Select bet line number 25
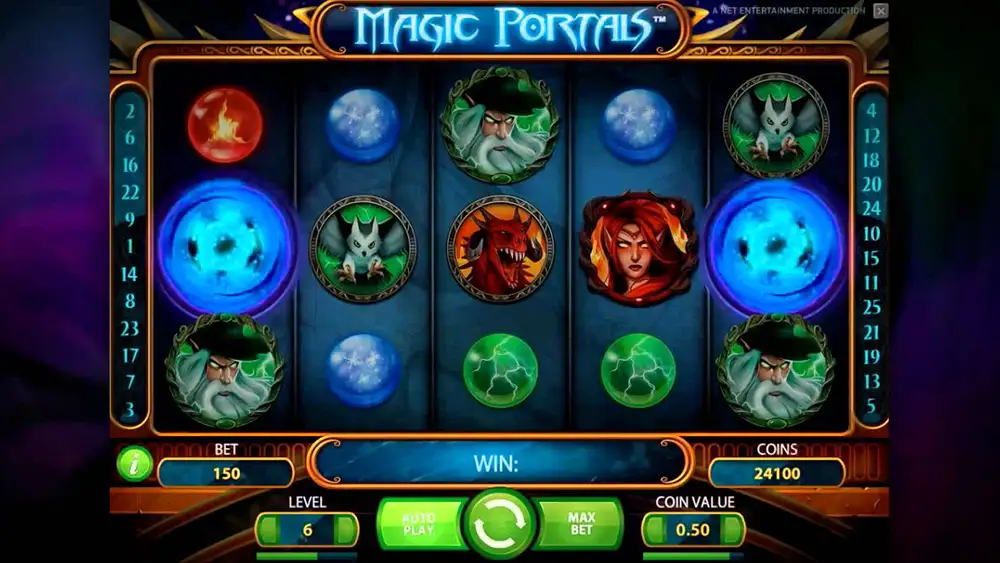 pyautogui.click(x=871, y=307)
